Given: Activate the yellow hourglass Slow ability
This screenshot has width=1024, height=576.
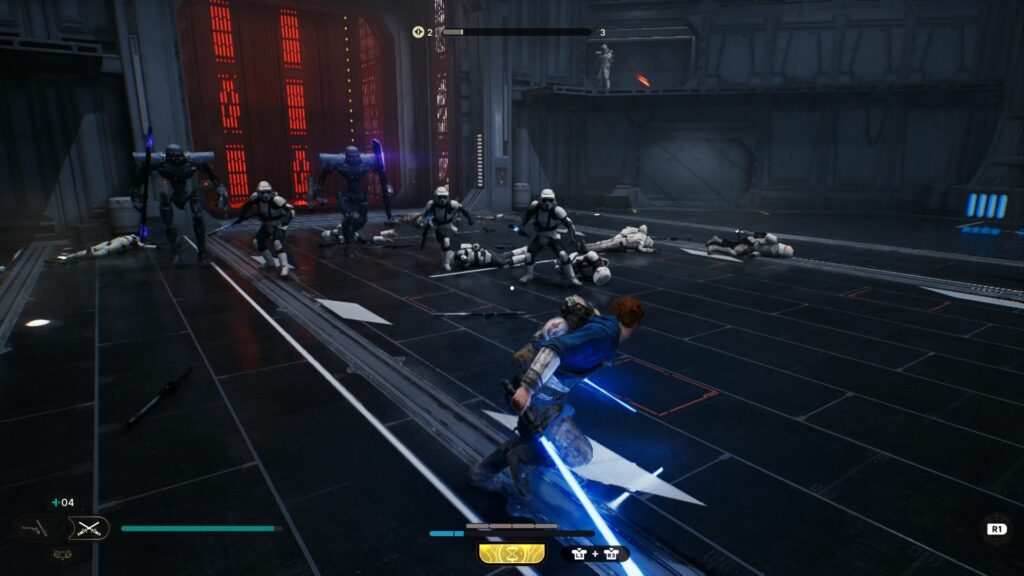Looking at the screenshot, I should click(511, 553).
